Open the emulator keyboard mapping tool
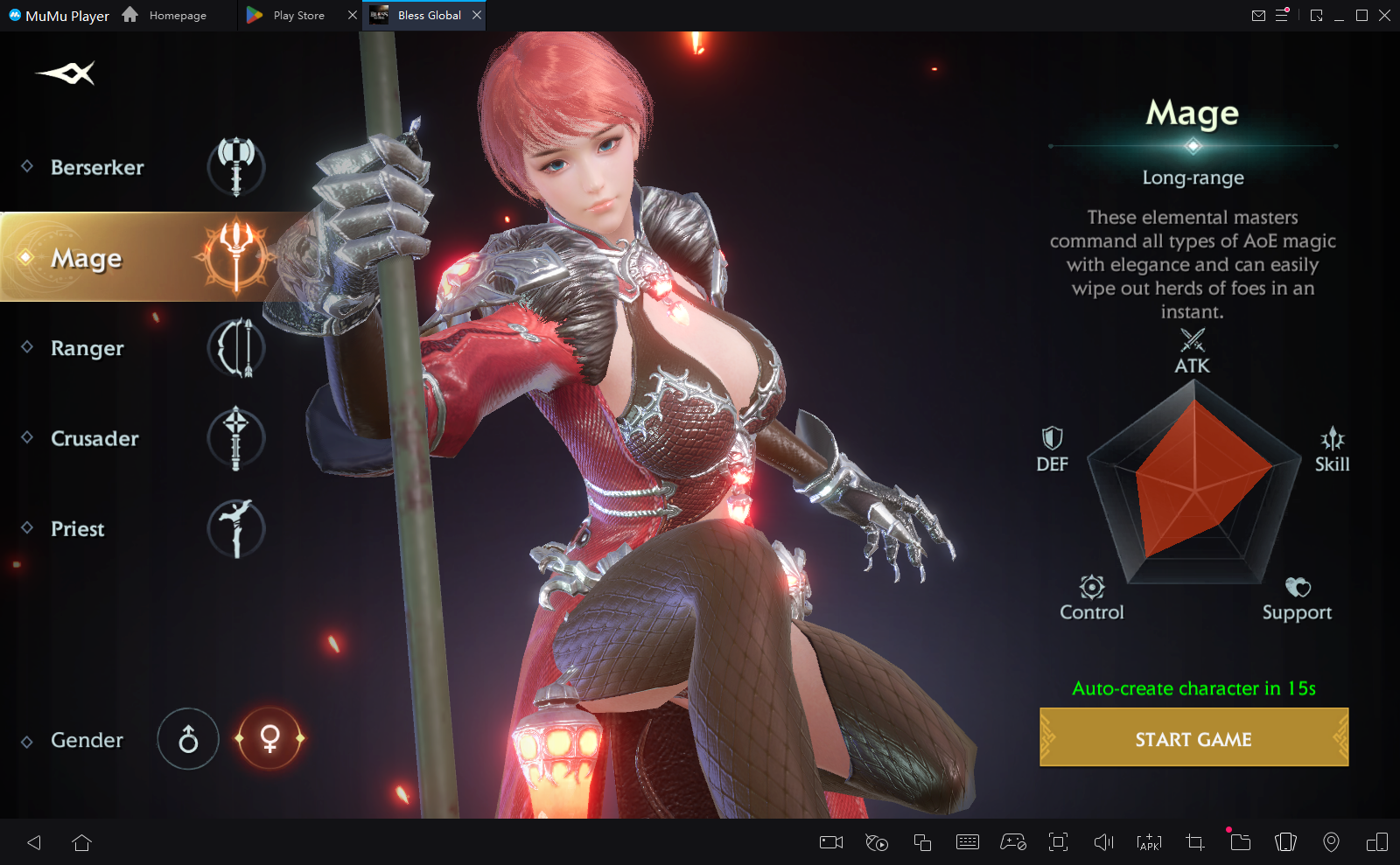 (967, 842)
